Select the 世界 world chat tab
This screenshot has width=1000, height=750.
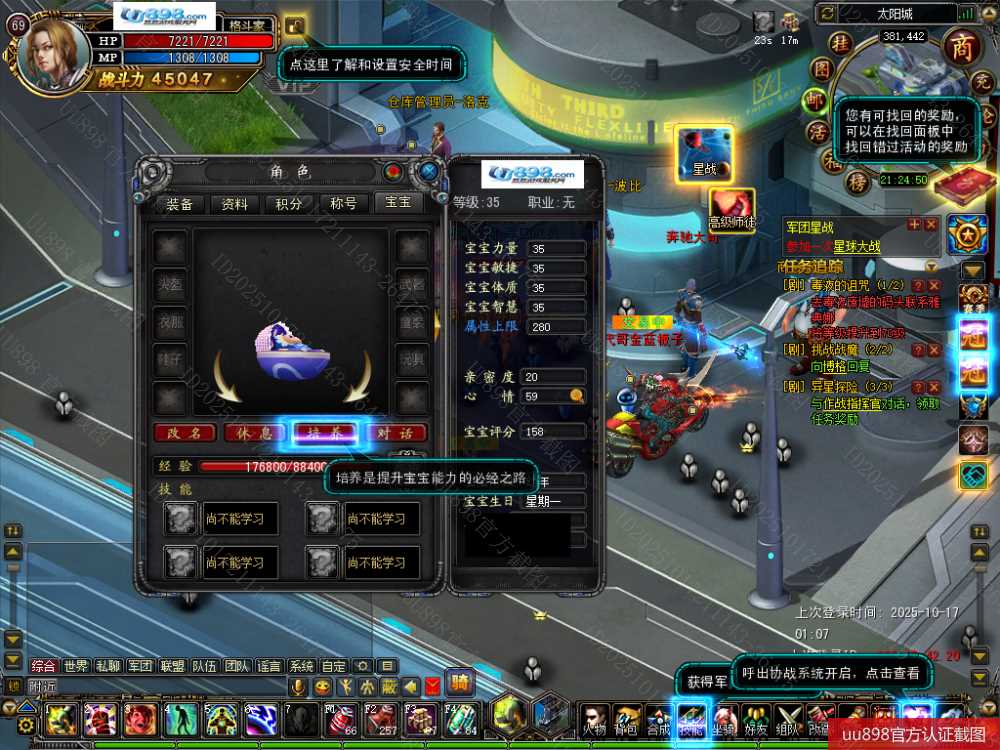76,666
